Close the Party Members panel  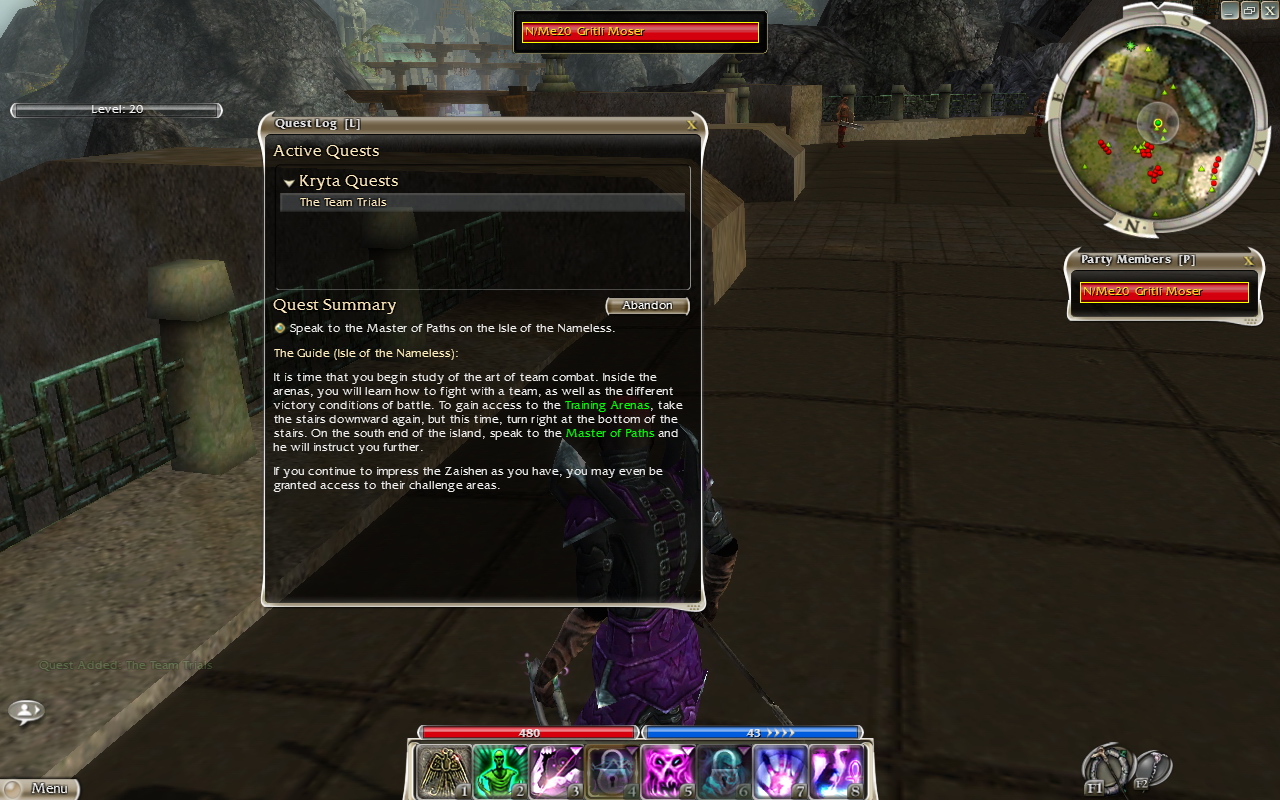(1248, 261)
